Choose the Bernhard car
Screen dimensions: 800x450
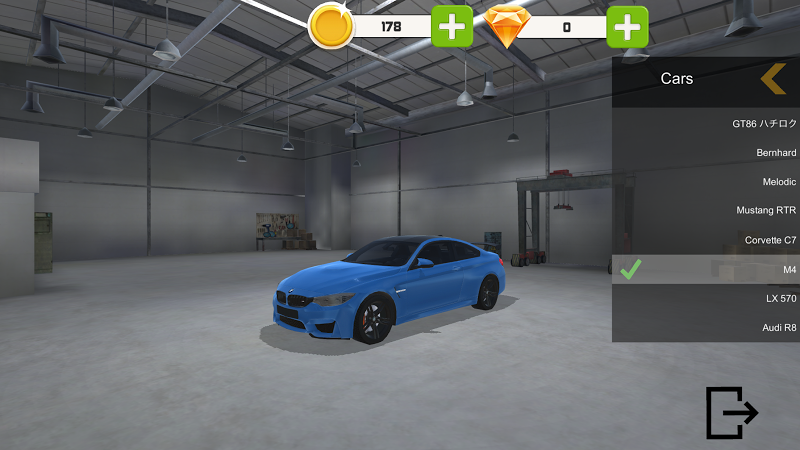click(x=705, y=153)
